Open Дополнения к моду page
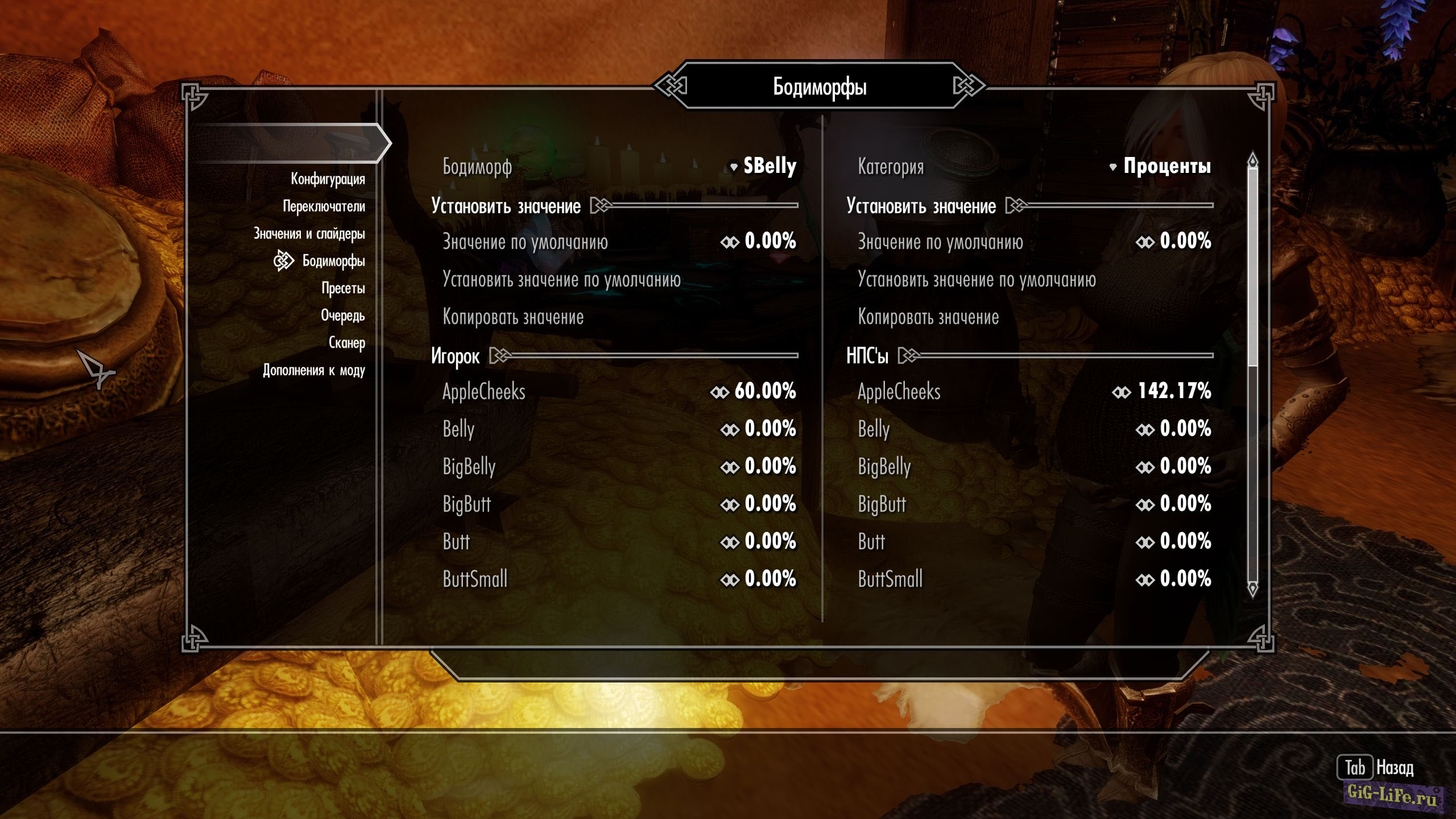The height and width of the screenshot is (819, 1456). (313, 370)
